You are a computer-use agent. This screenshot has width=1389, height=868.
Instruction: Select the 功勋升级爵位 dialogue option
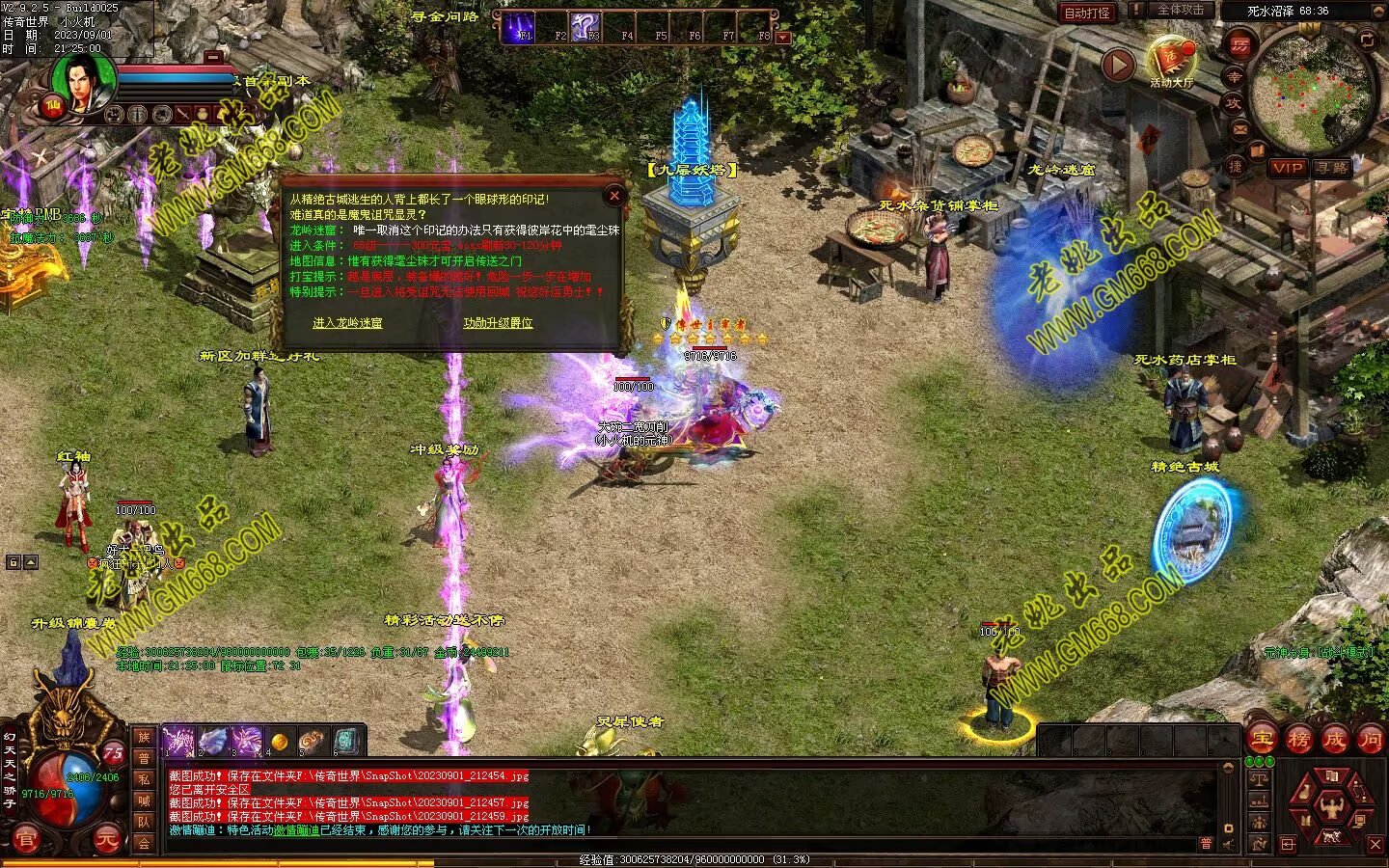(x=498, y=323)
